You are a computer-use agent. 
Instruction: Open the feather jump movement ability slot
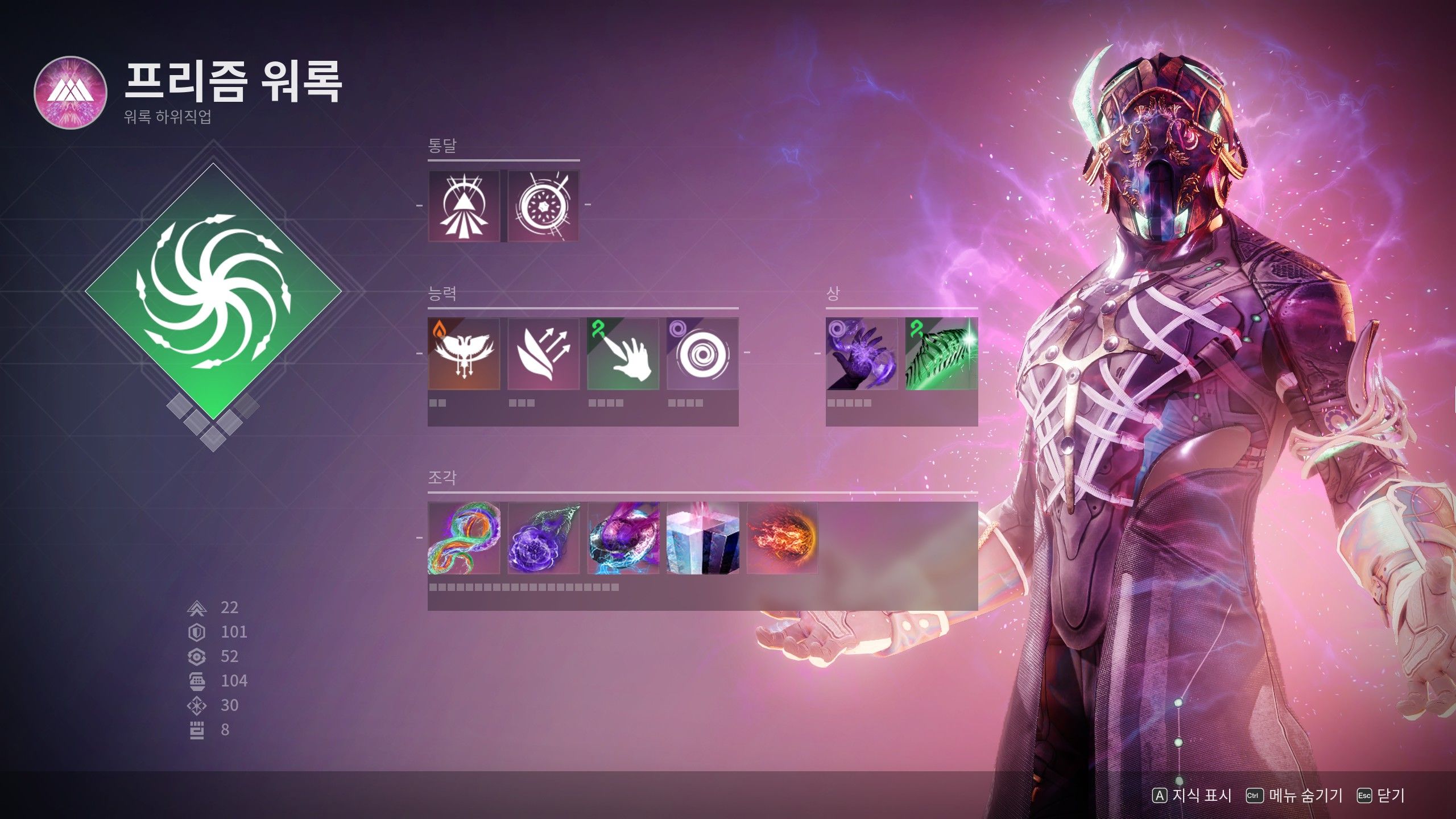coord(543,354)
